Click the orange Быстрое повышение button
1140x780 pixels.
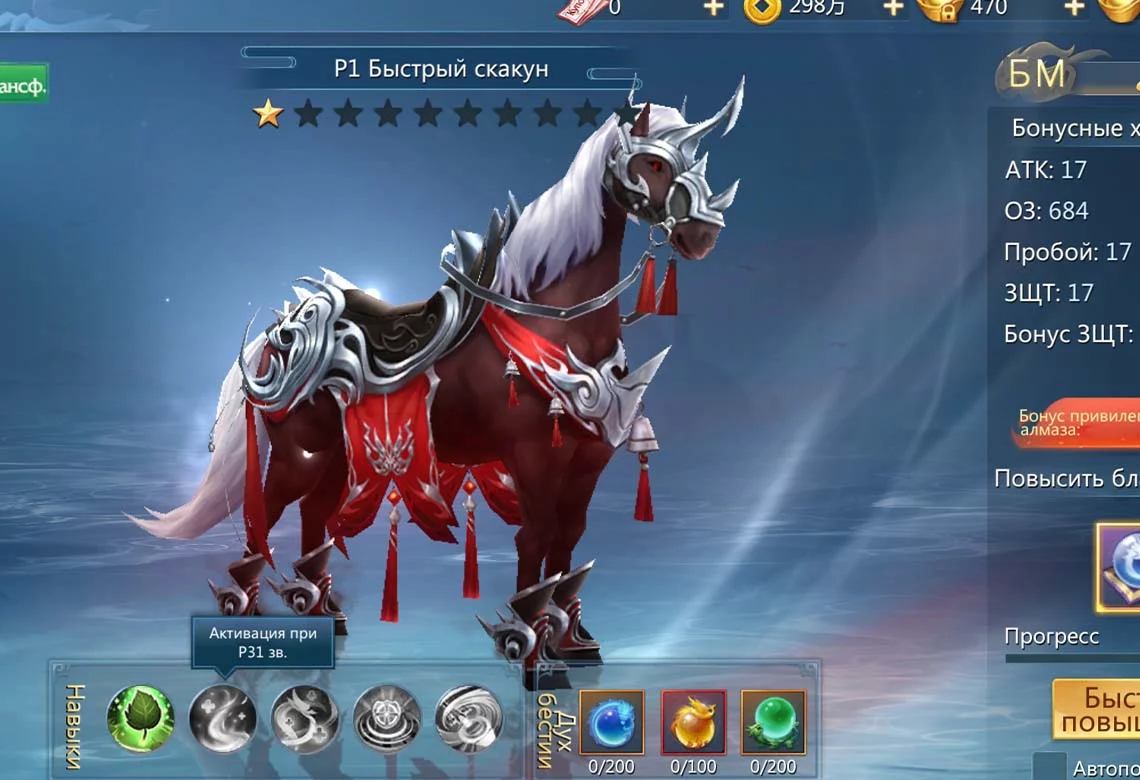tap(1098, 709)
